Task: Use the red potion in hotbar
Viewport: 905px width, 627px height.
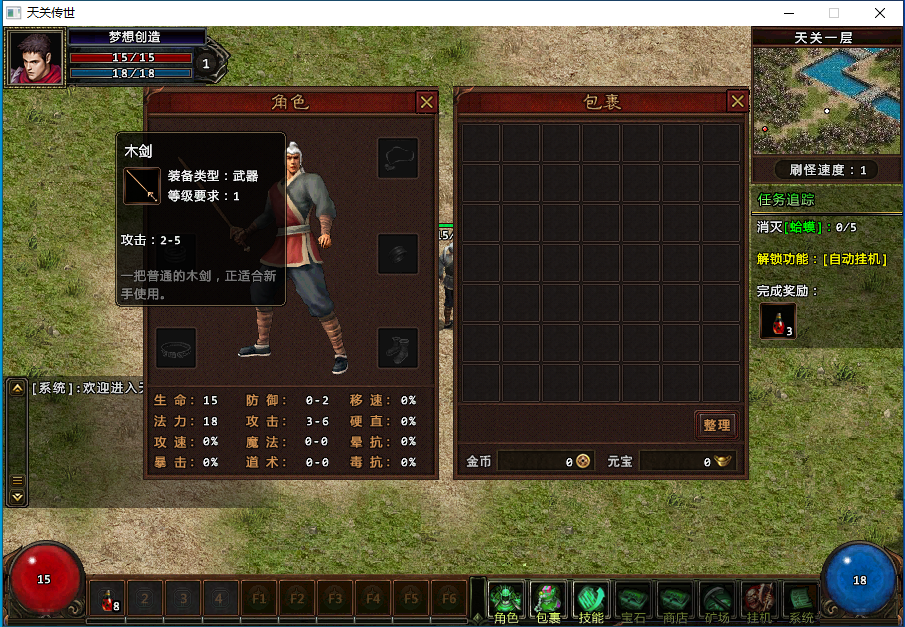Action: point(107,599)
